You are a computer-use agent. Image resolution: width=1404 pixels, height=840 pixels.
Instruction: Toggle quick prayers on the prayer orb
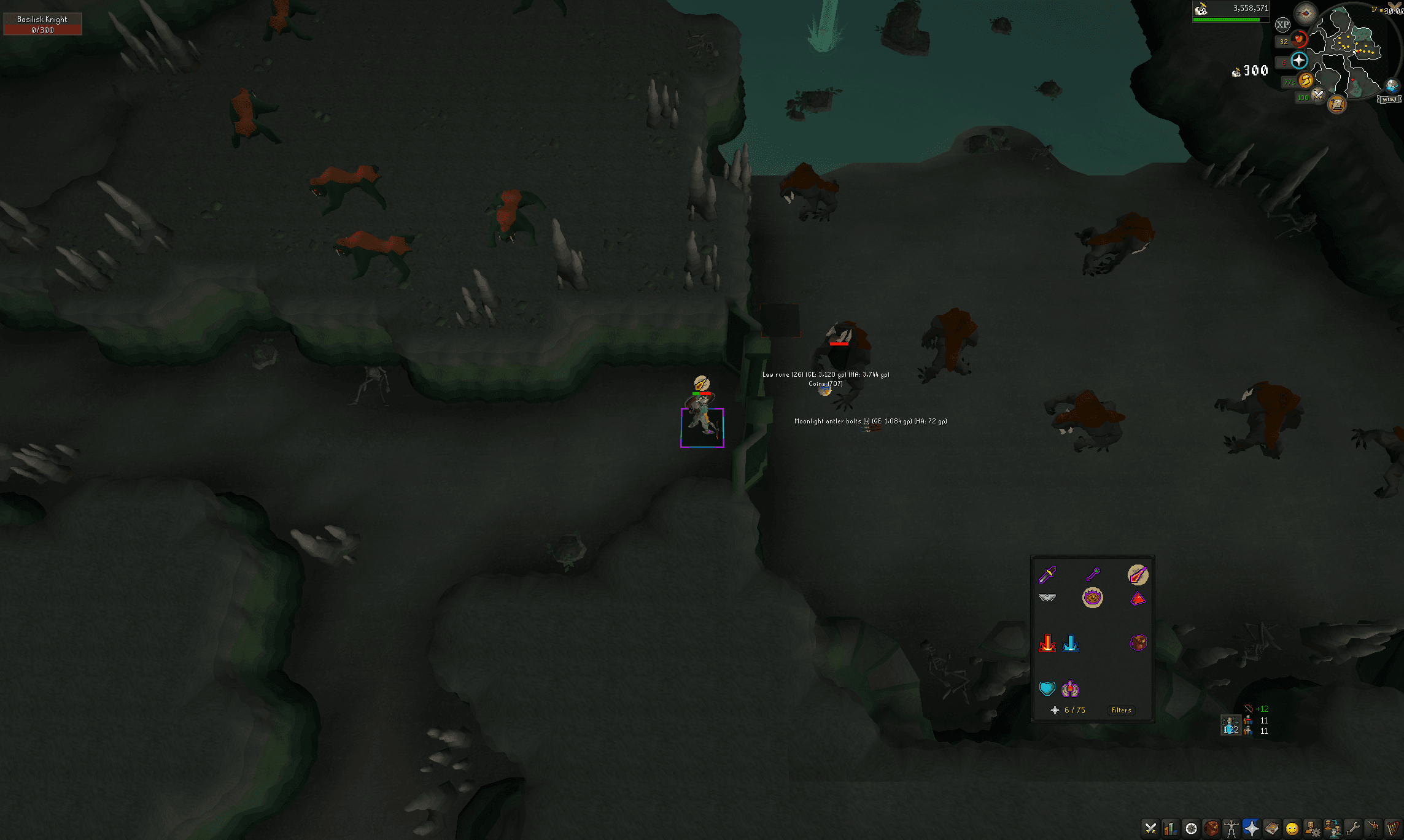[1298, 61]
